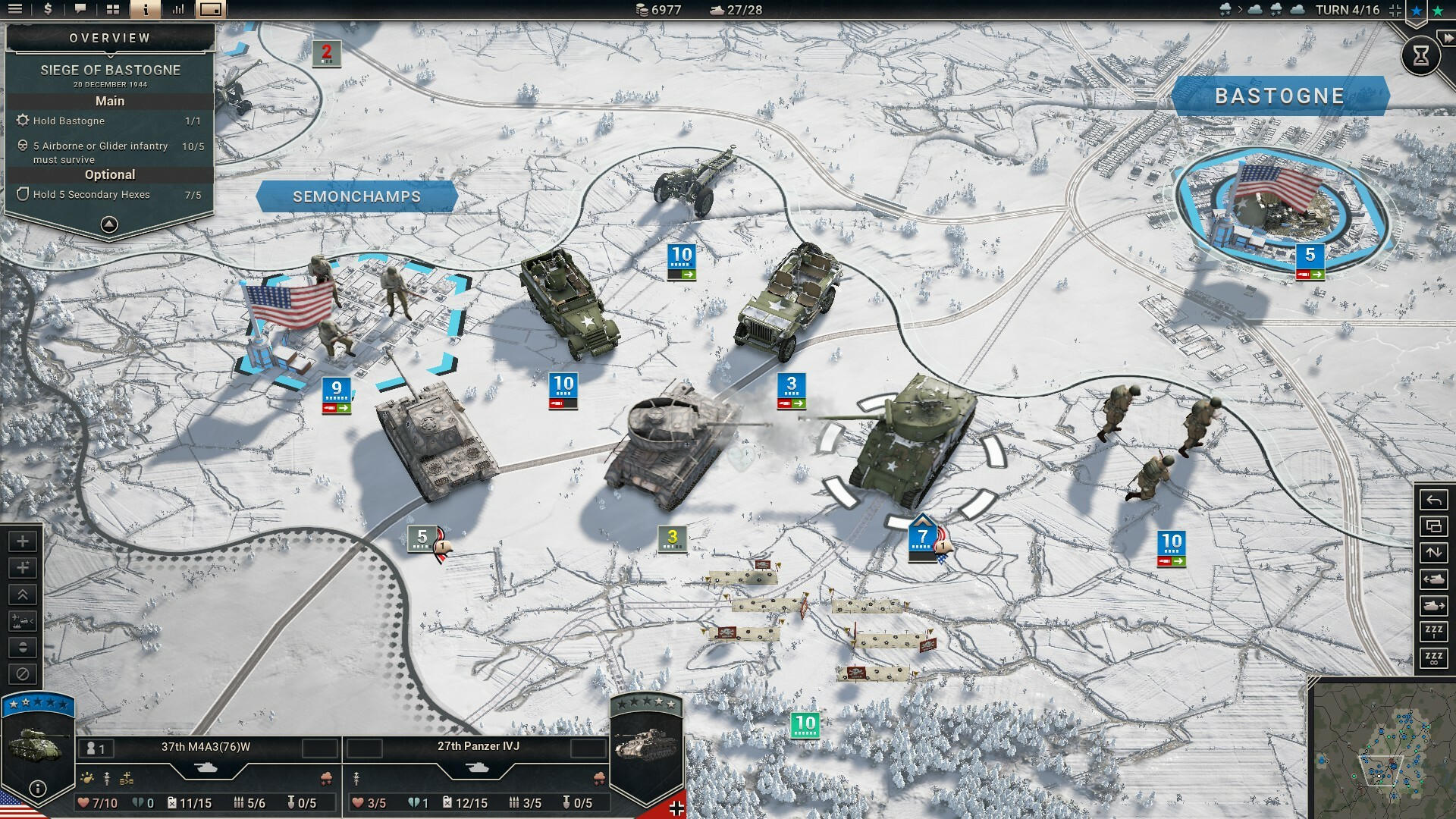Click the reinforce unit plus icon
This screenshot has height=819, width=1456.
23,541
